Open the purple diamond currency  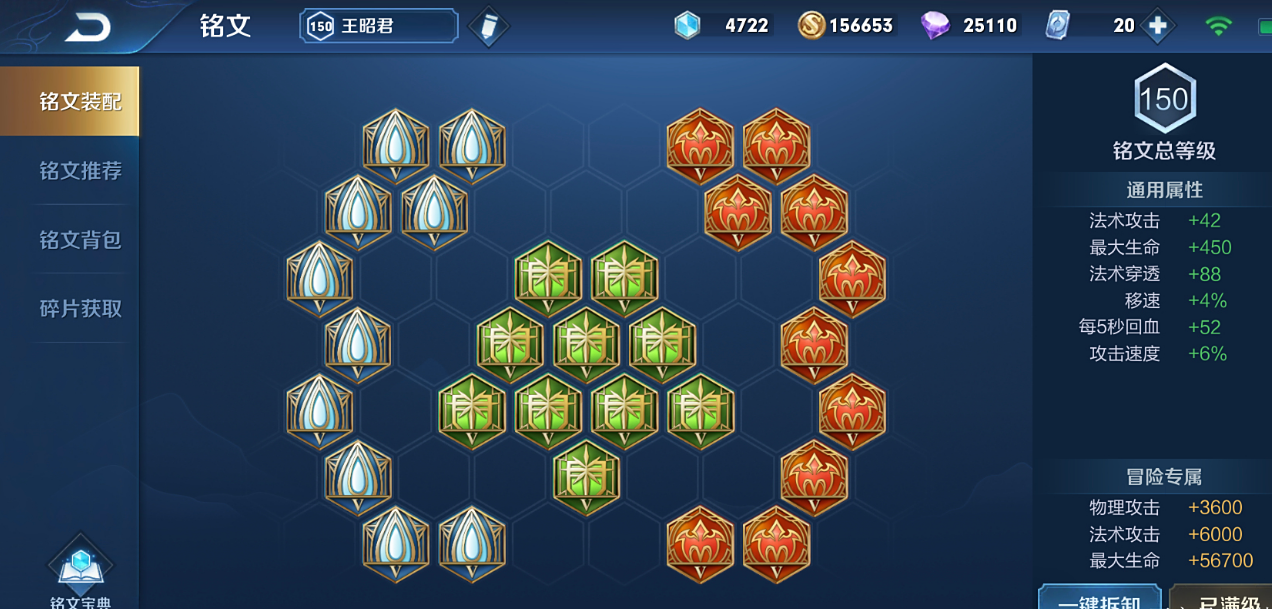(x=935, y=26)
